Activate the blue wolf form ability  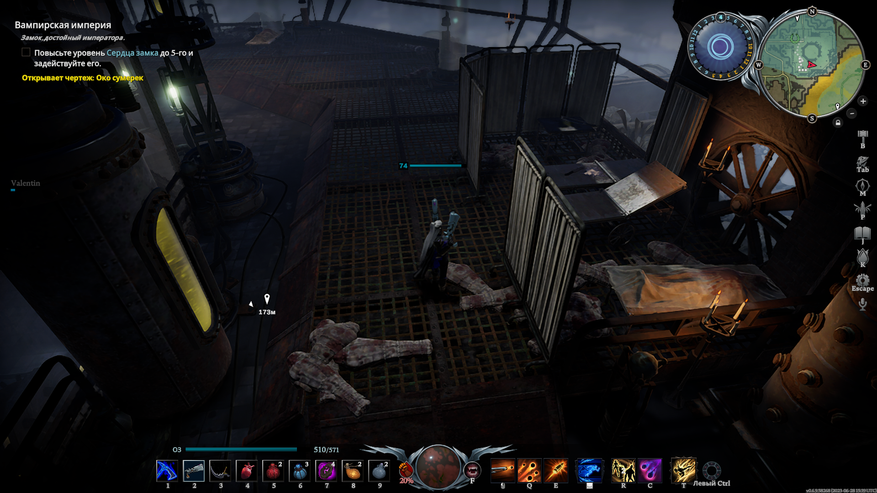[590, 469]
